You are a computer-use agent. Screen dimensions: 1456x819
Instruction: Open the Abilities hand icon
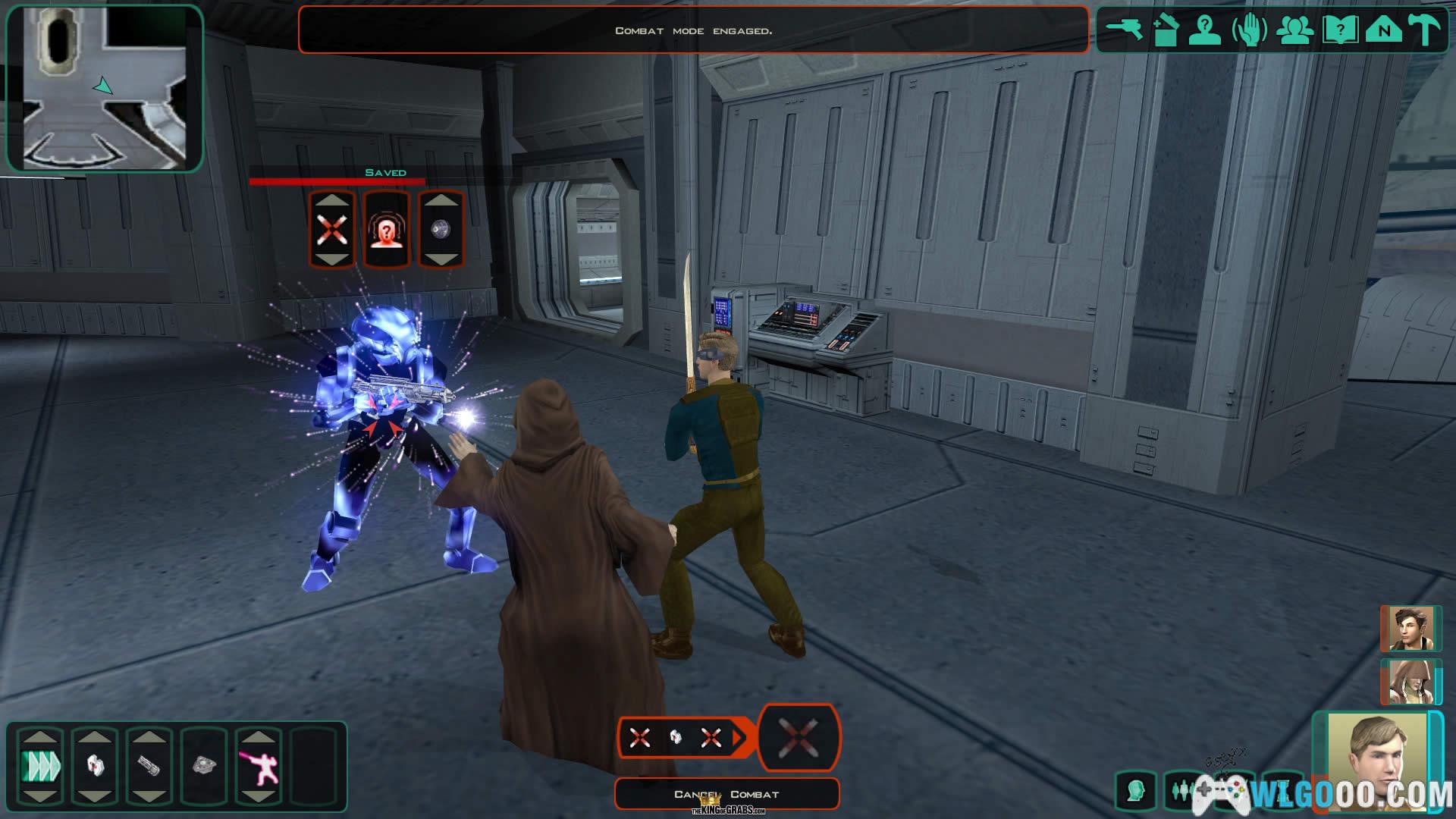[x=1250, y=31]
